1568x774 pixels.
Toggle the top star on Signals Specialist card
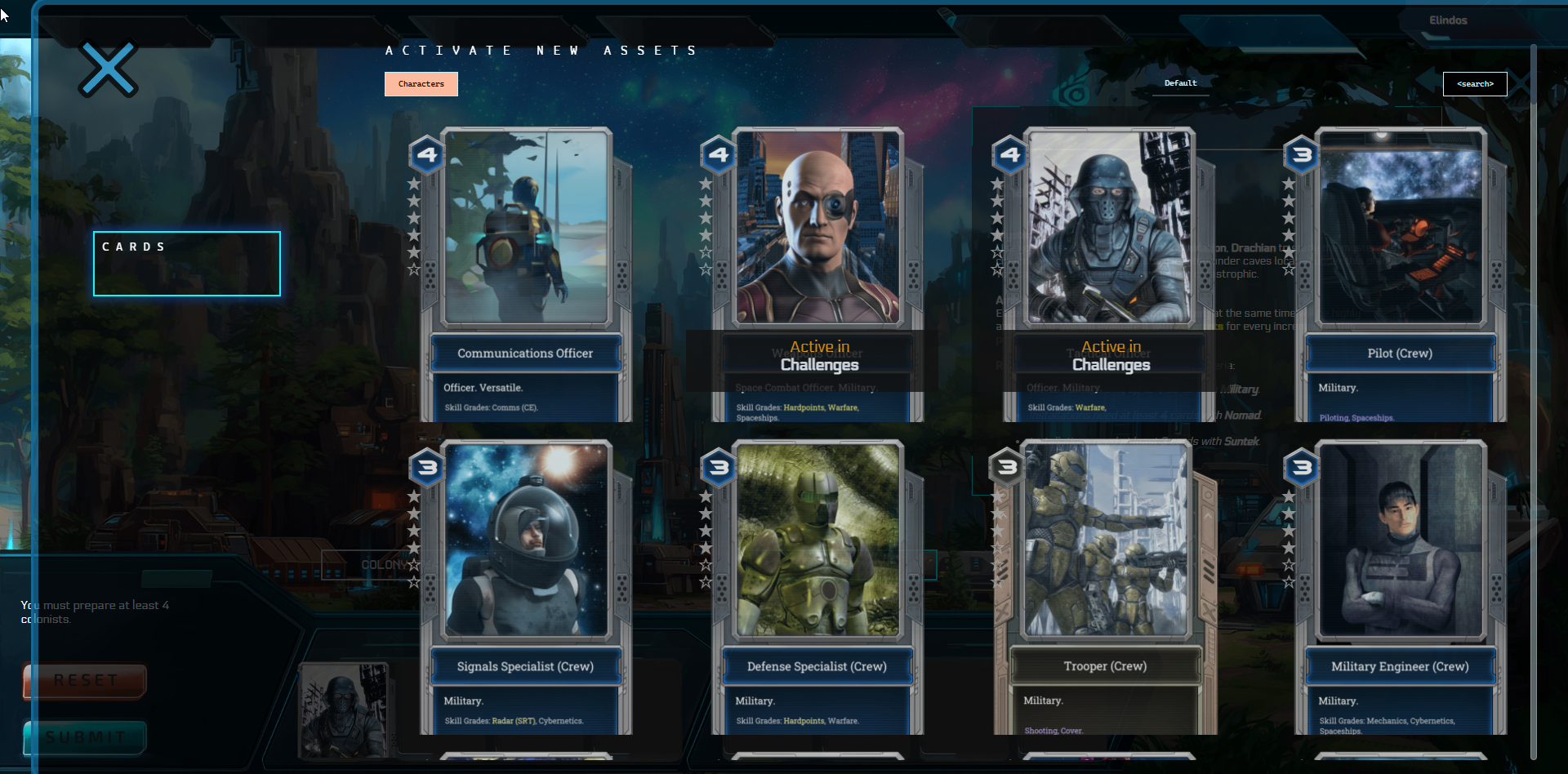pos(413,498)
